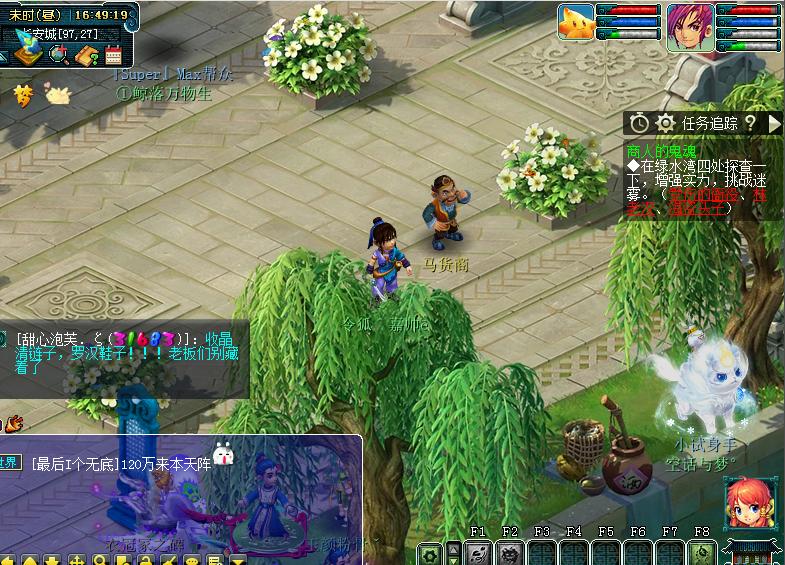Select the yellow star pet portrait

tap(576, 24)
